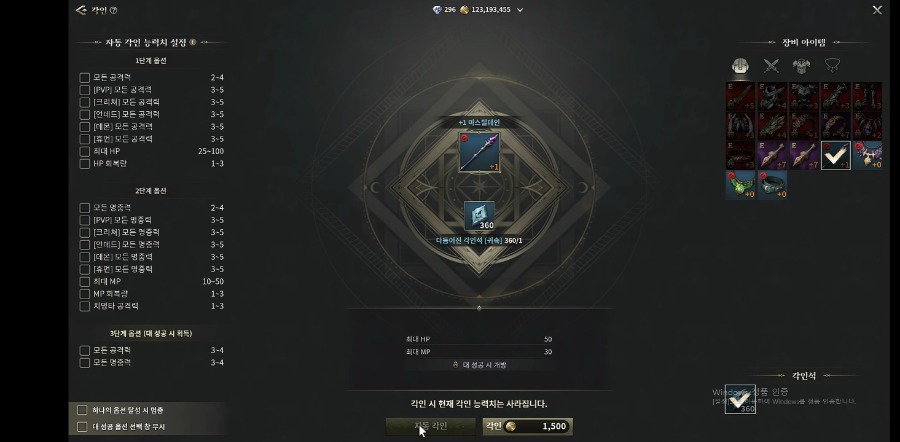
Task: Close the engraving window
Action: pos(877,10)
